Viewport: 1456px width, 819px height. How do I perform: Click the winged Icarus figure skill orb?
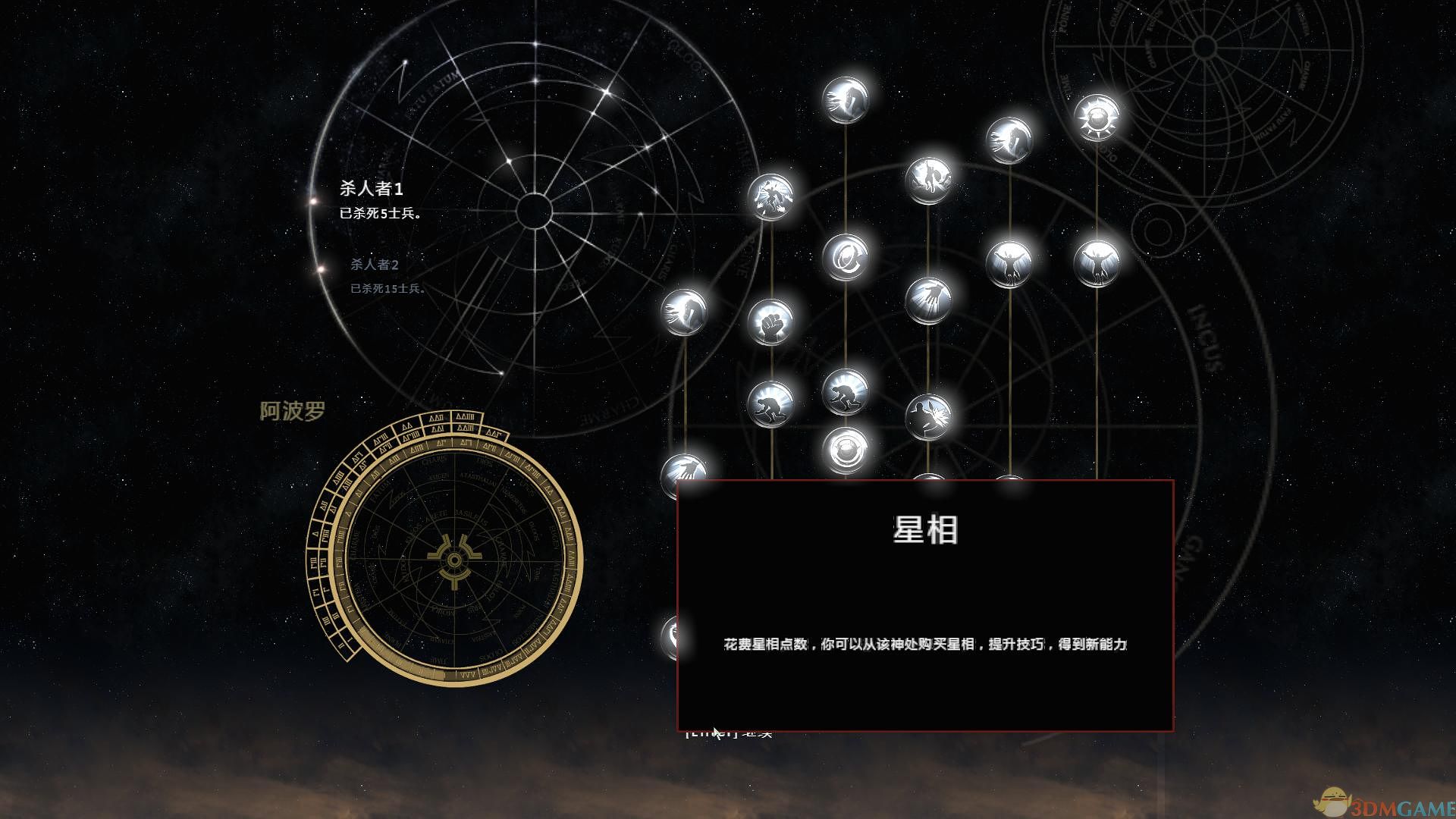[1009, 263]
